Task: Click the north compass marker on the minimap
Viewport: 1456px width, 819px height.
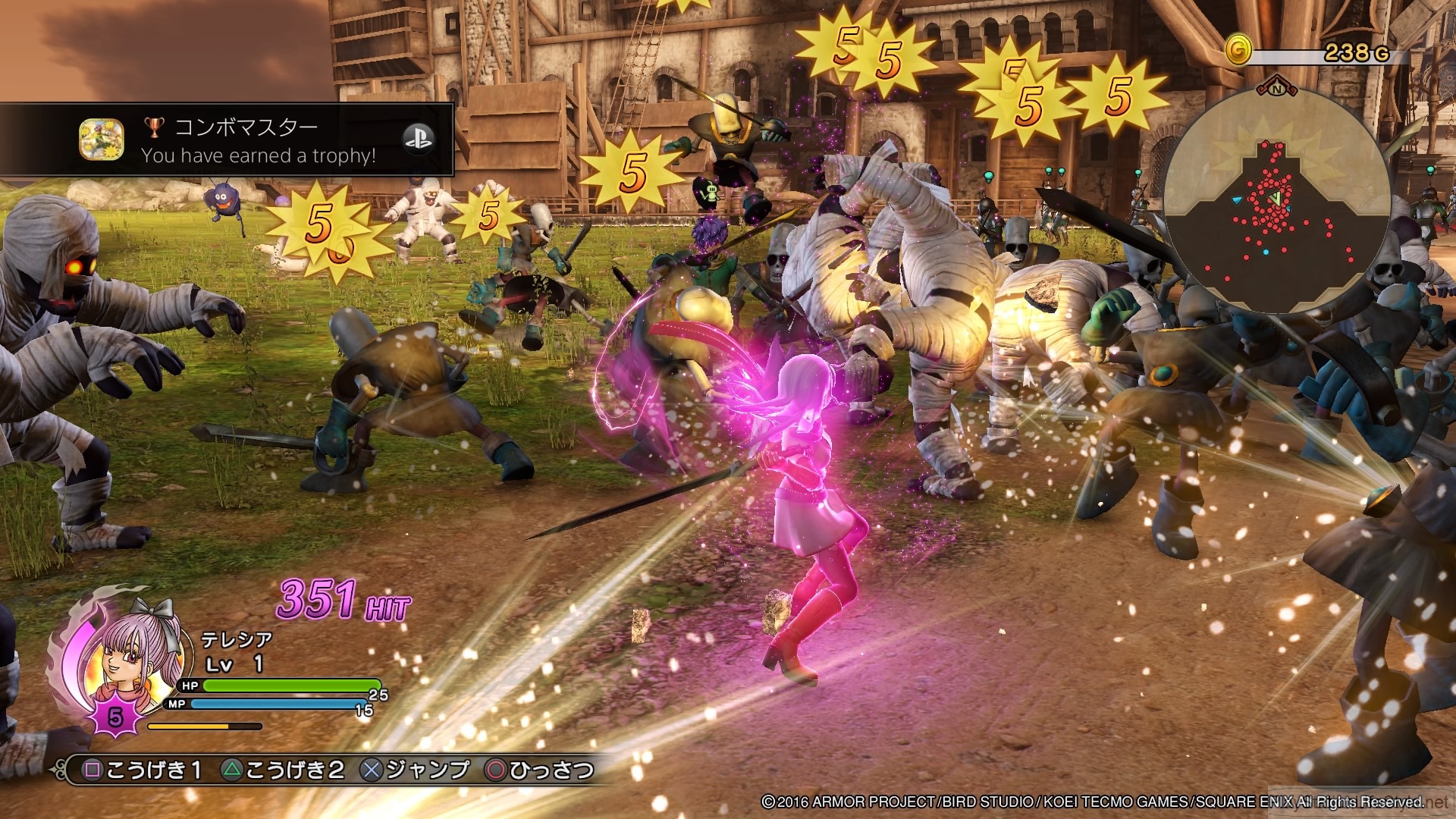Action: click(1276, 89)
